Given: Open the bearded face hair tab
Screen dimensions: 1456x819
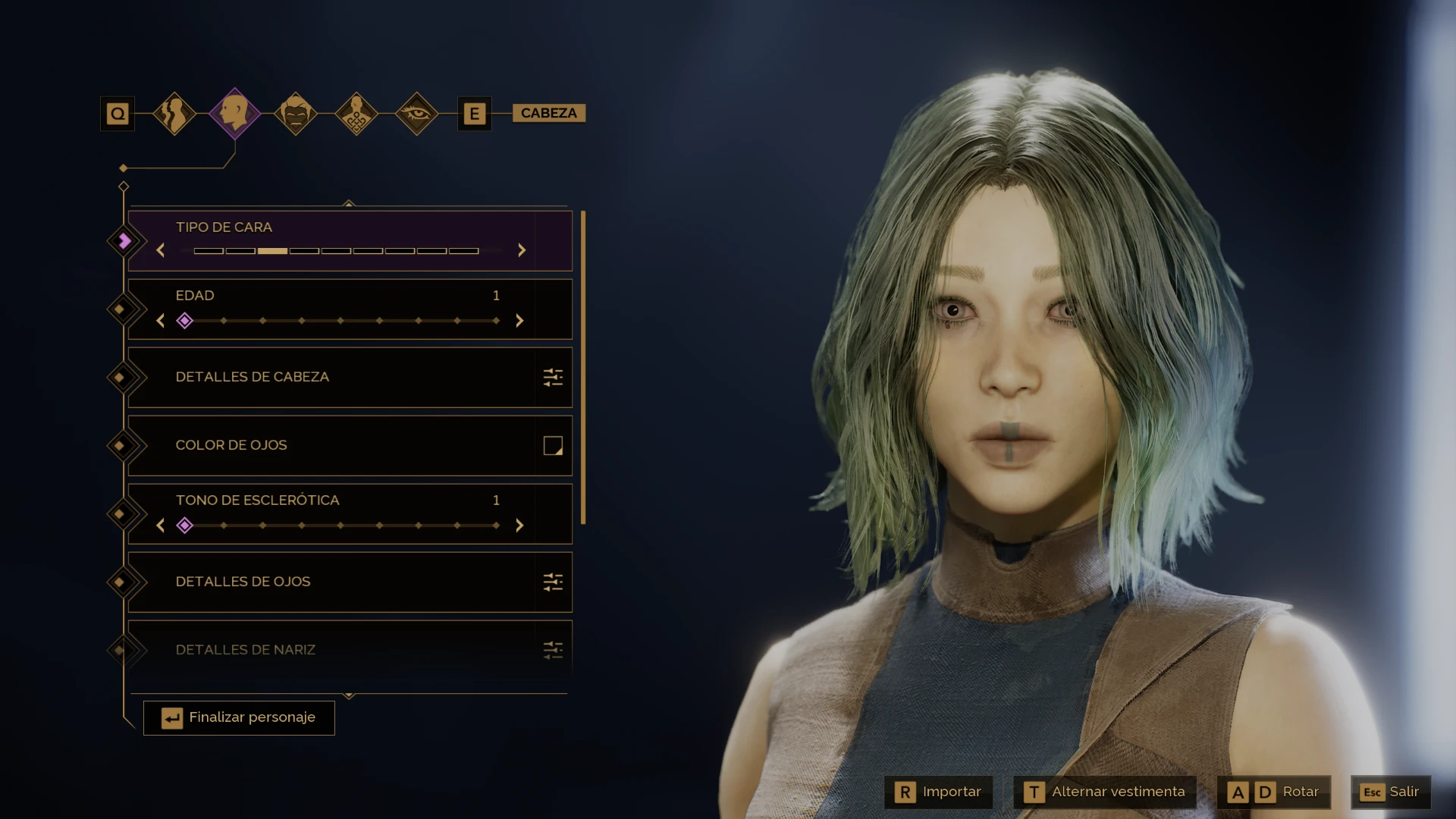Looking at the screenshot, I should pos(295,114).
